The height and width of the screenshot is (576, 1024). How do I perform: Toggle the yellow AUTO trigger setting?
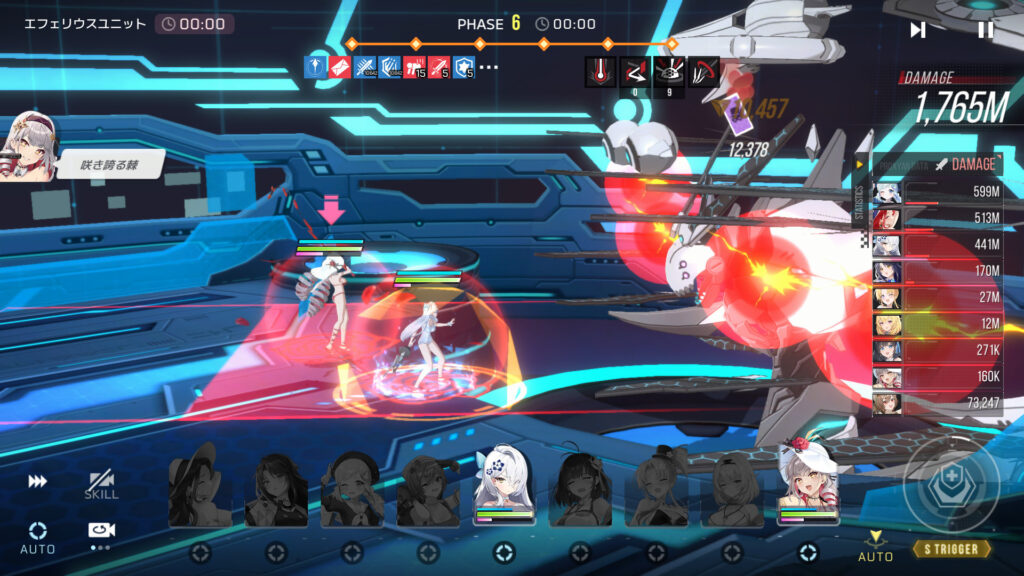point(875,545)
